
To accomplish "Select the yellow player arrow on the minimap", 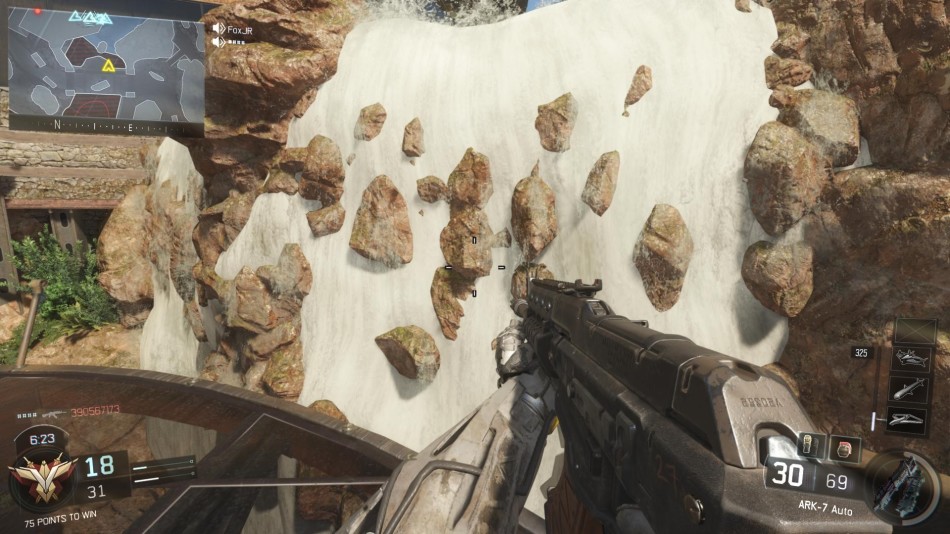I will point(107,65).
